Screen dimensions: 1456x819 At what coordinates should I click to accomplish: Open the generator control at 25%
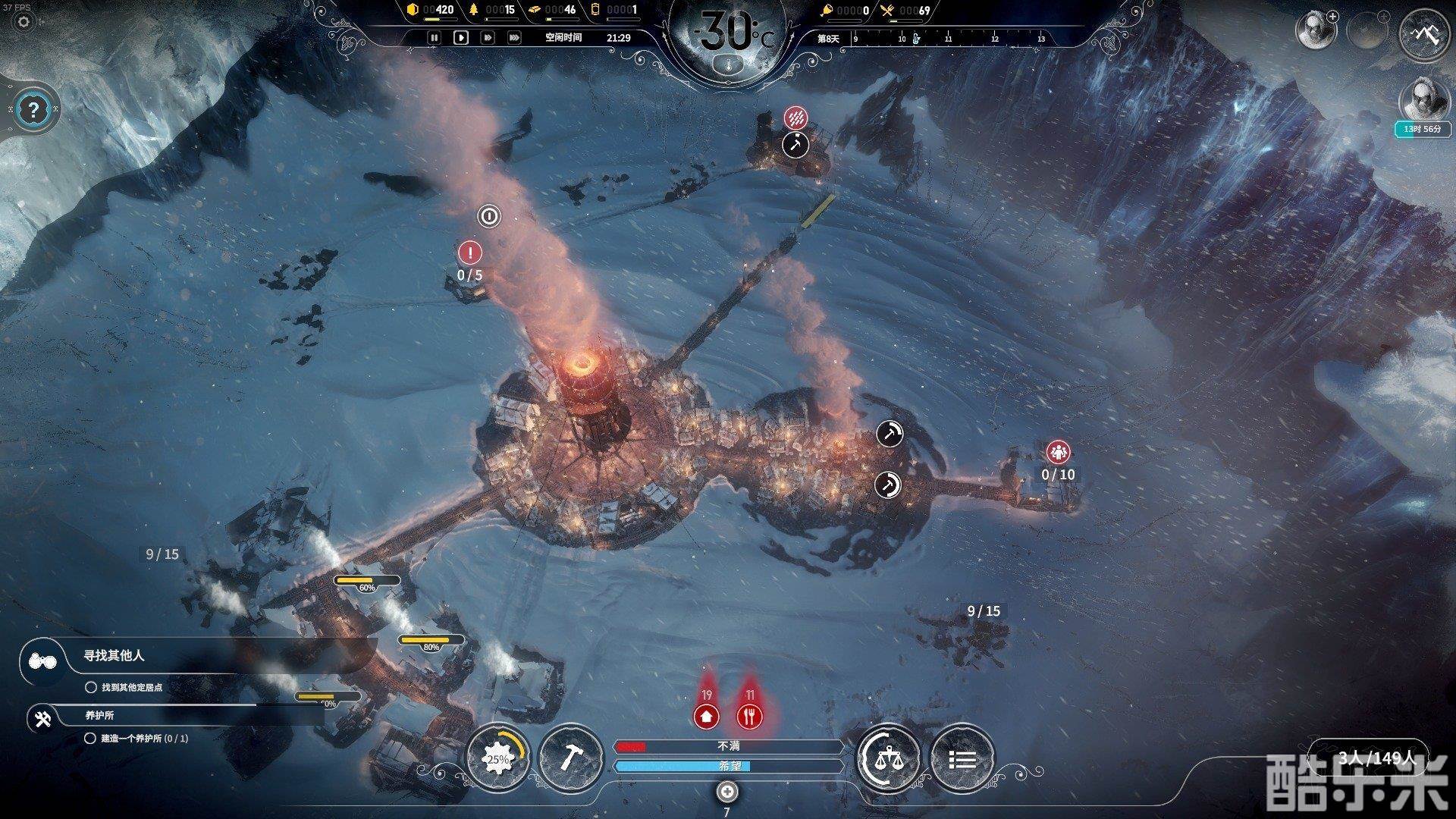pyautogui.click(x=497, y=758)
